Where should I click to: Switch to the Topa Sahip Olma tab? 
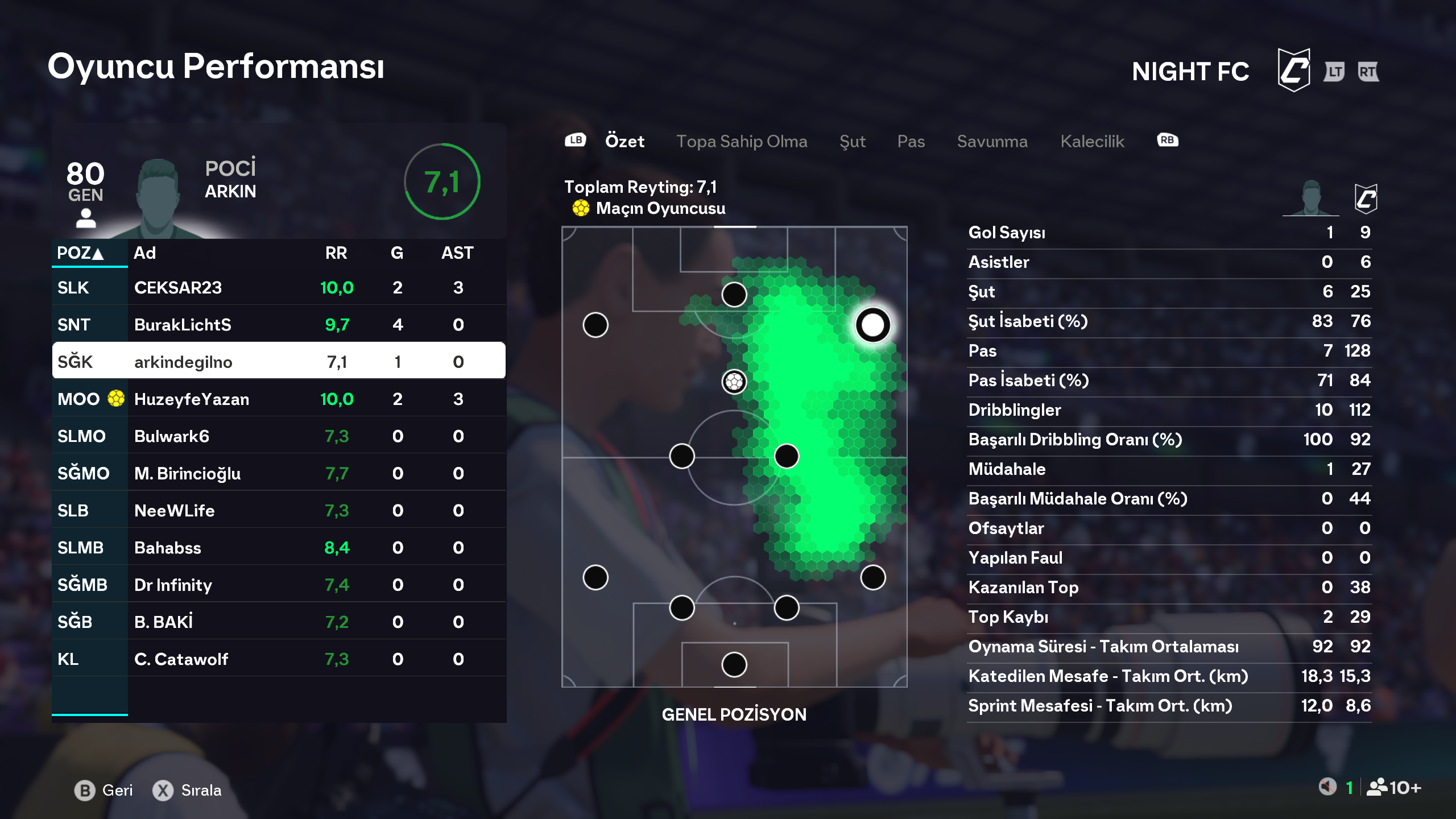[741, 141]
